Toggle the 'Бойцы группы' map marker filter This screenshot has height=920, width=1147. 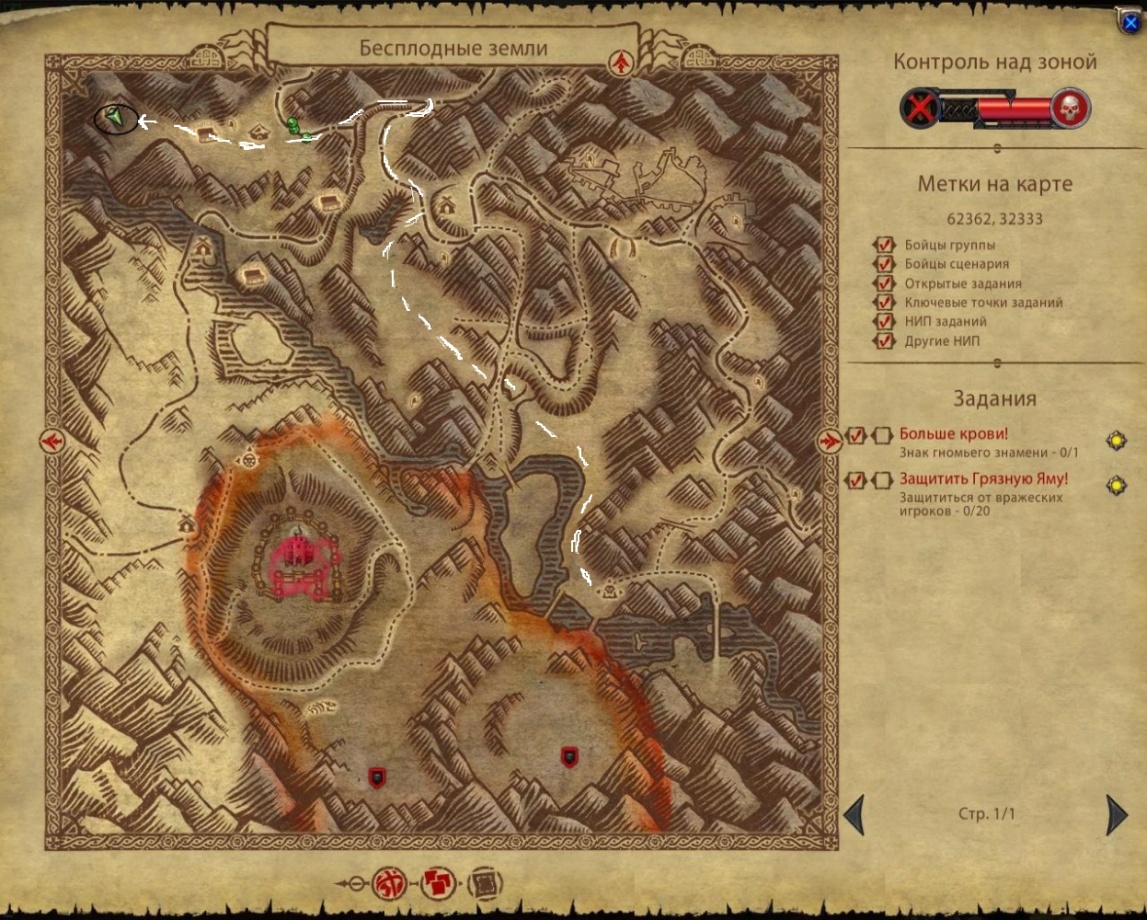tap(883, 245)
